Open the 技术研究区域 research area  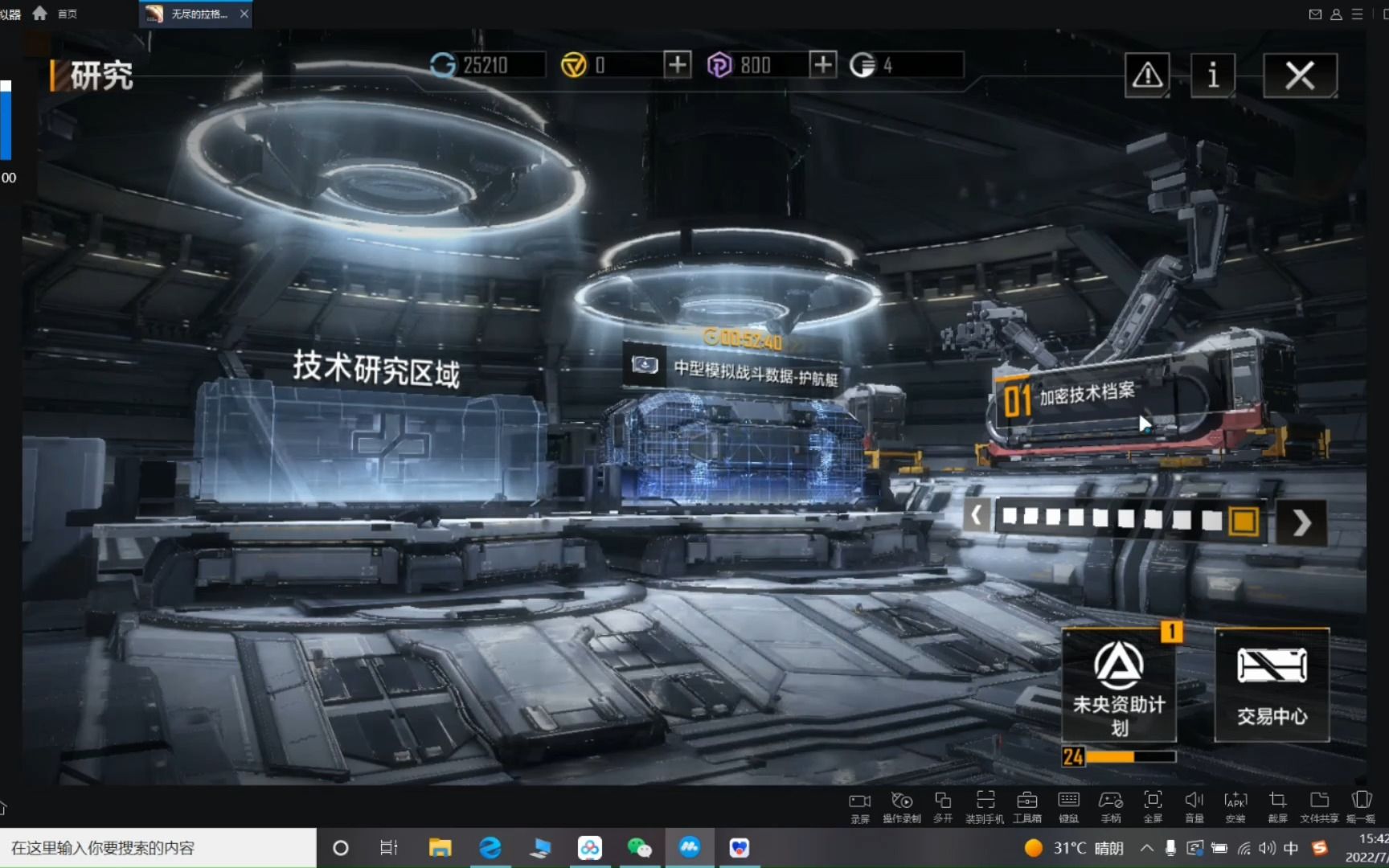pos(376,369)
